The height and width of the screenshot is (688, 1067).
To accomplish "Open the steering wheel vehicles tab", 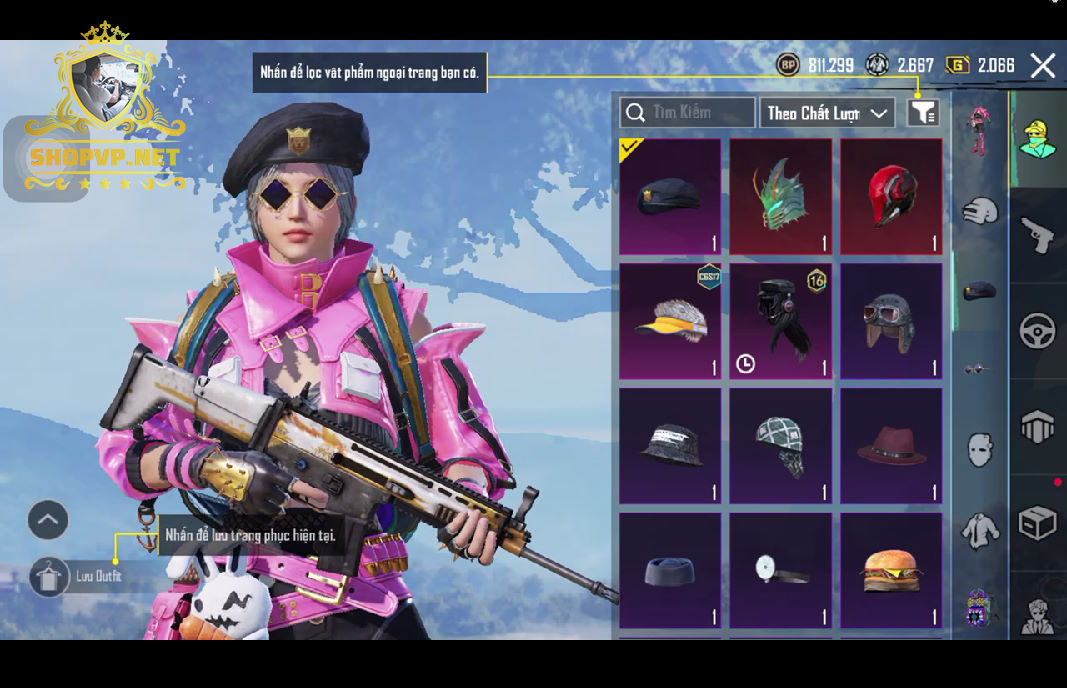I will click(x=1037, y=330).
